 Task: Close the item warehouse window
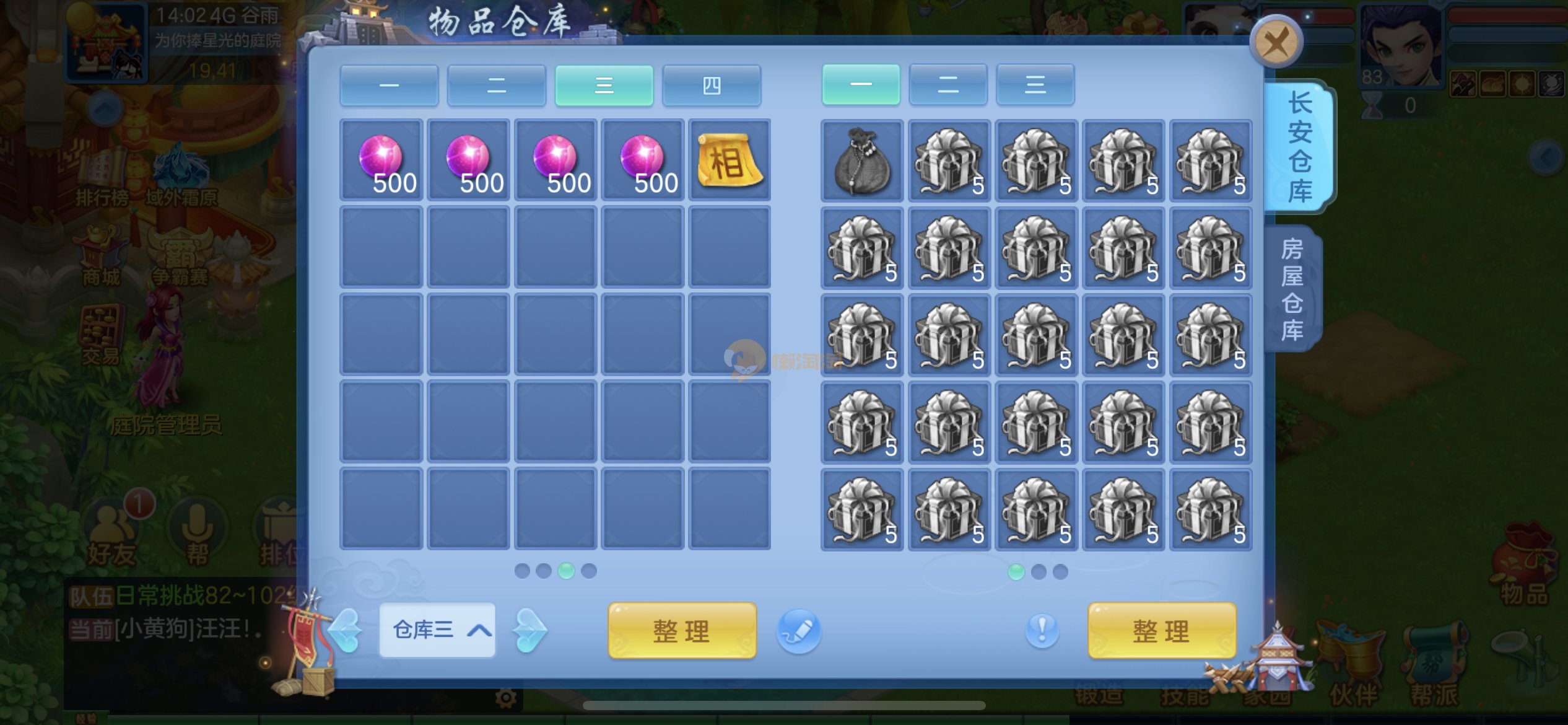point(1276,43)
